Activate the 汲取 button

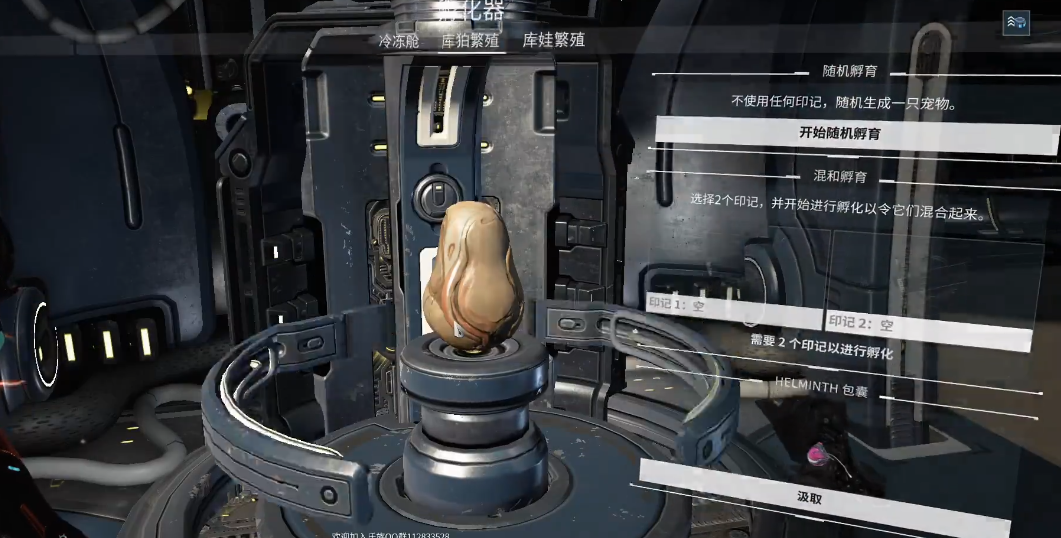coord(811,497)
